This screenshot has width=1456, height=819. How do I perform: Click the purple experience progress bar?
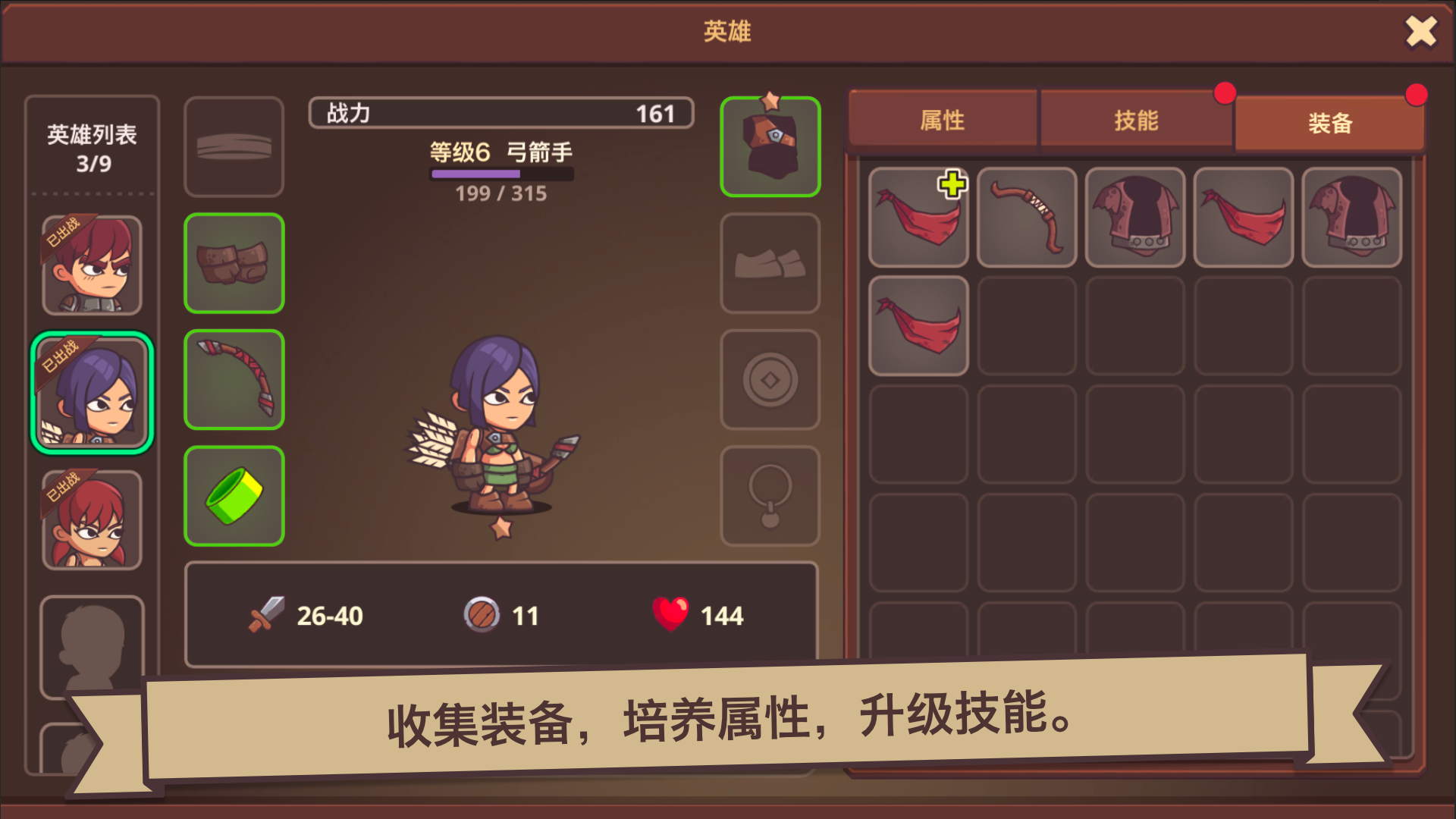click(502, 173)
